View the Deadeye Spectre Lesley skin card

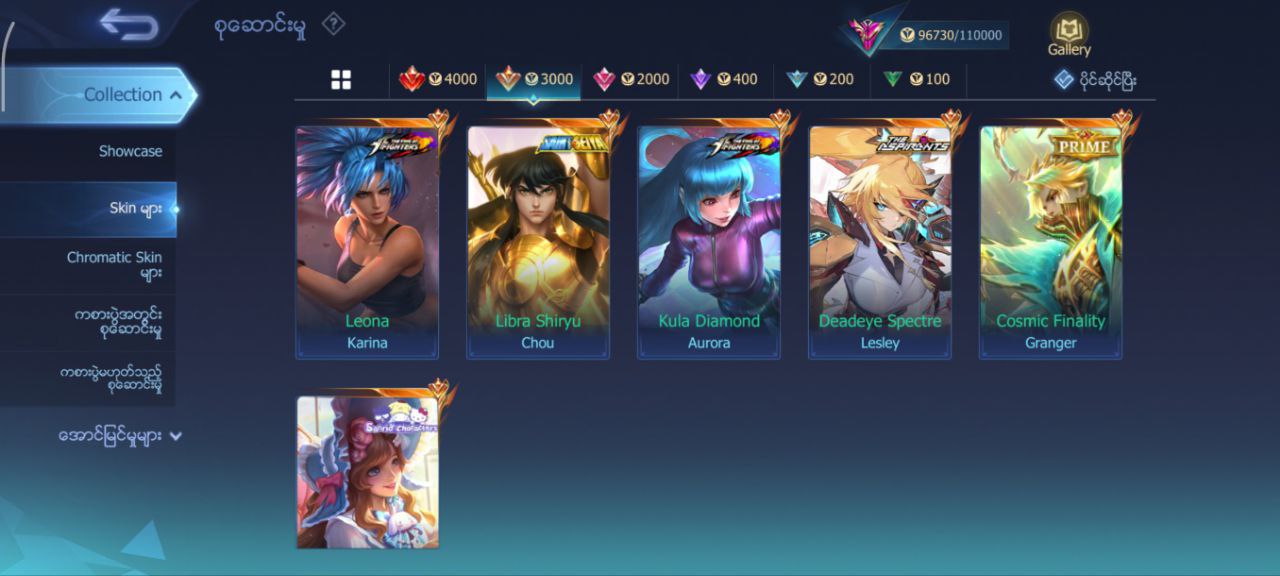(880, 242)
